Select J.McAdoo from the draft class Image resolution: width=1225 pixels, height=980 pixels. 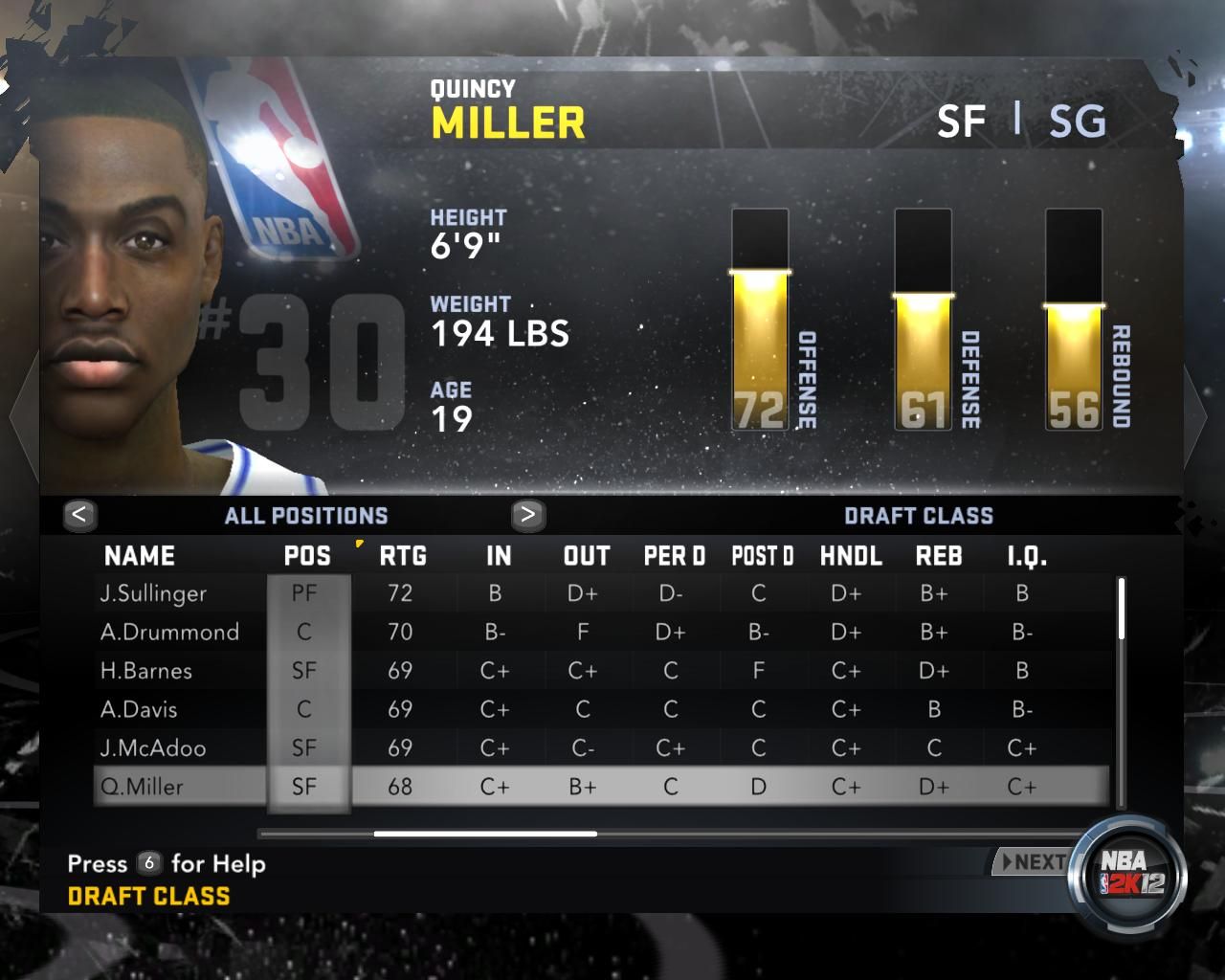[x=153, y=747]
